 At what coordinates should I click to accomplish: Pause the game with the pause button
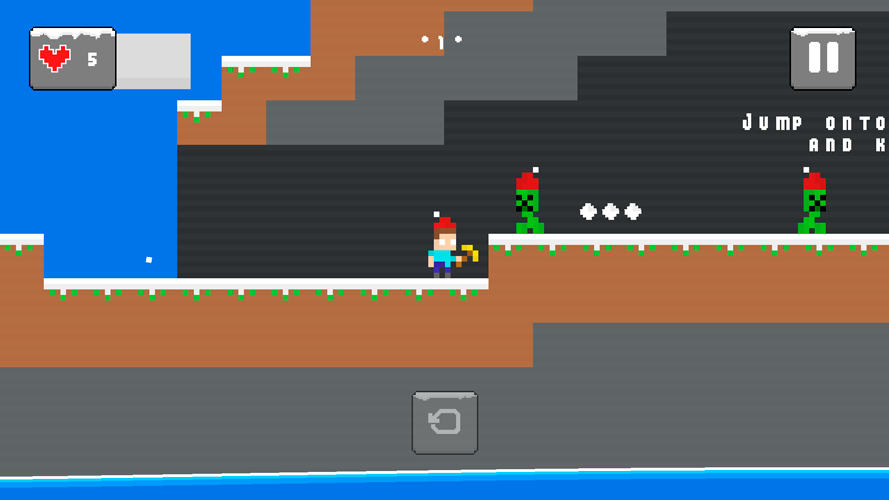pos(822,58)
